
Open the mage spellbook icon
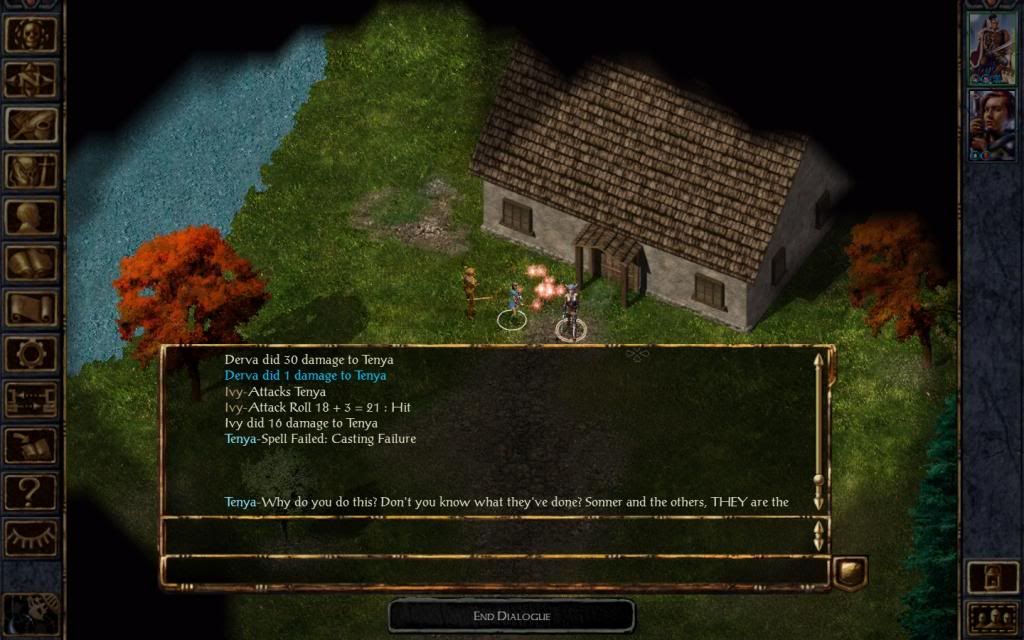click(31, 263)
